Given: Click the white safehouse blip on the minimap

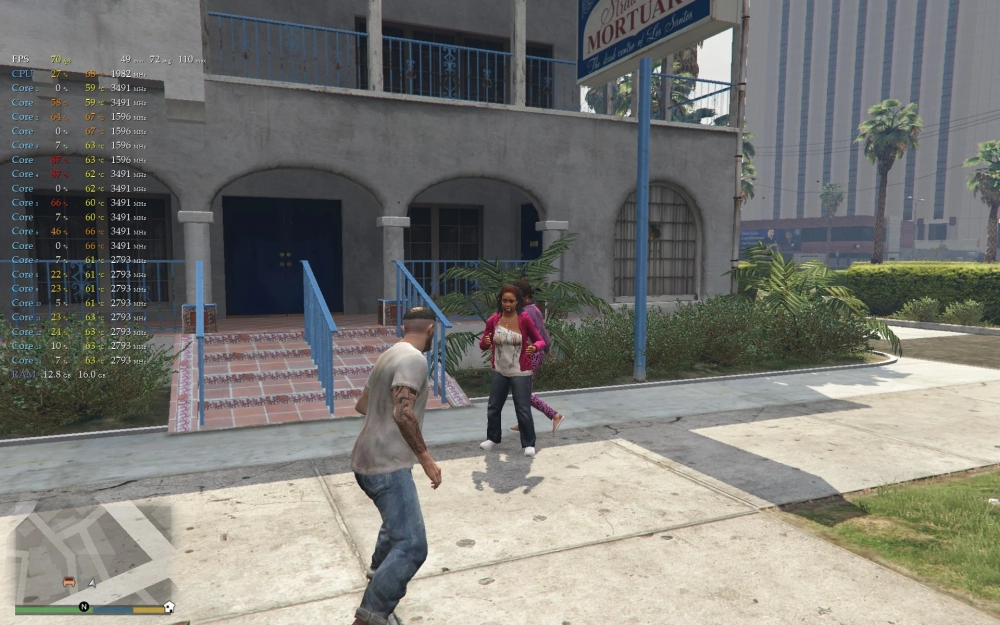Looking at the screenshot, I should point(168,607).
